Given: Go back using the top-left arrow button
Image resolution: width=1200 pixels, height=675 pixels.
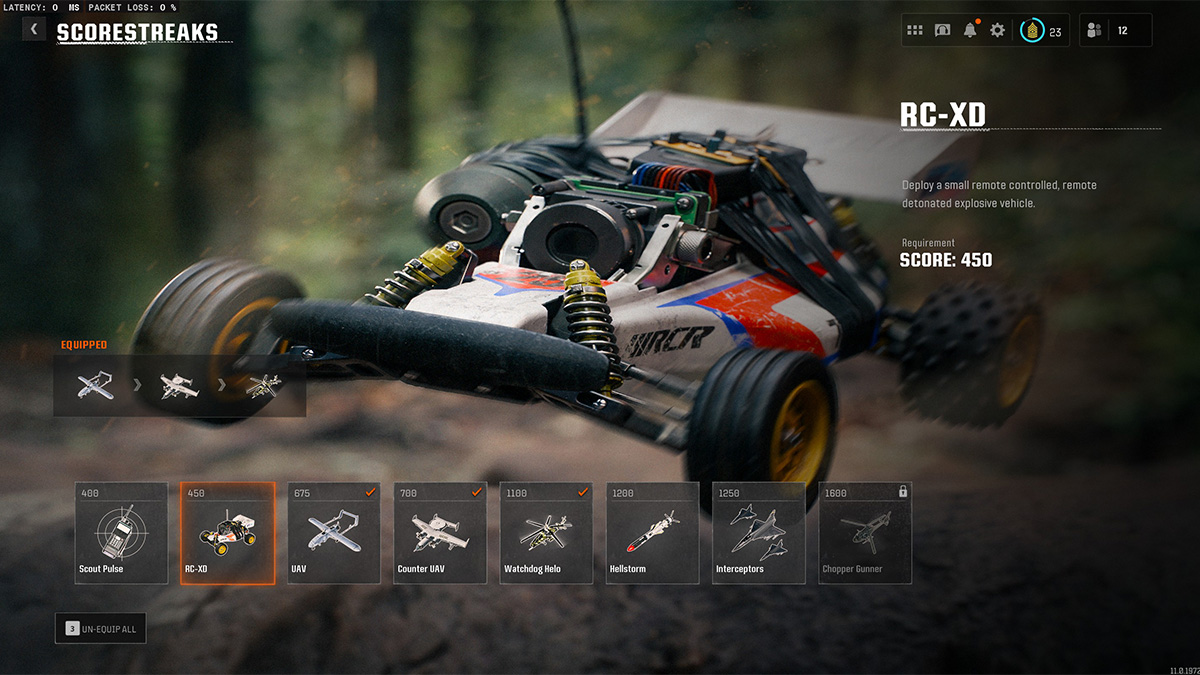Looking at the screenshot, I should (x=34, y=30).
